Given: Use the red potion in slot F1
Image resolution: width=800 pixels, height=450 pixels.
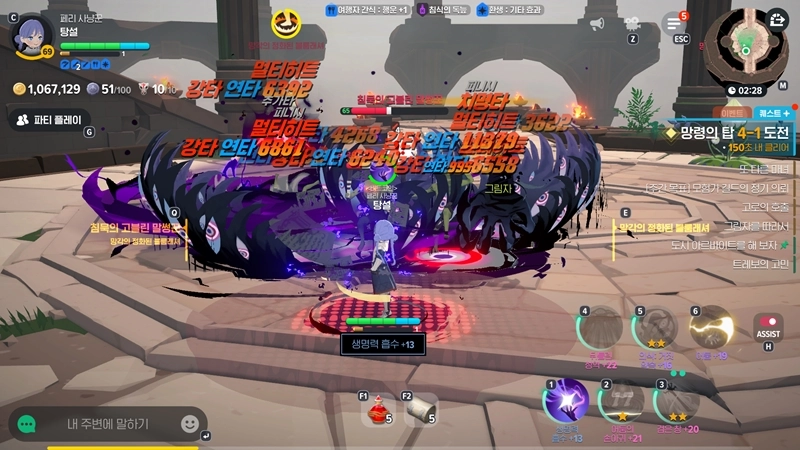Looking at the screenshot, I should [379, 410].
